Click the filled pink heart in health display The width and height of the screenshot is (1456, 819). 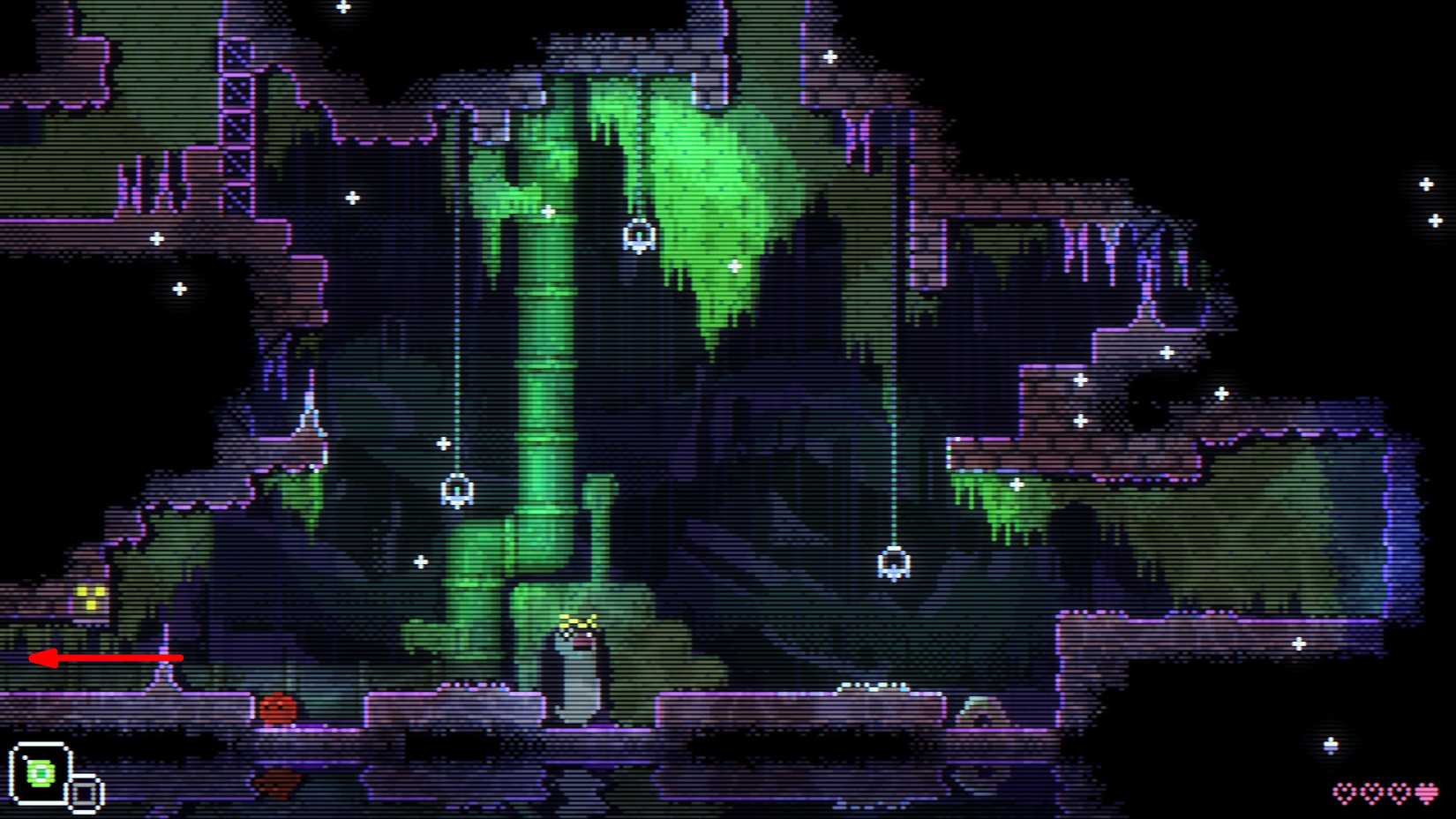pyautogui.click(x=1427, y=792)
